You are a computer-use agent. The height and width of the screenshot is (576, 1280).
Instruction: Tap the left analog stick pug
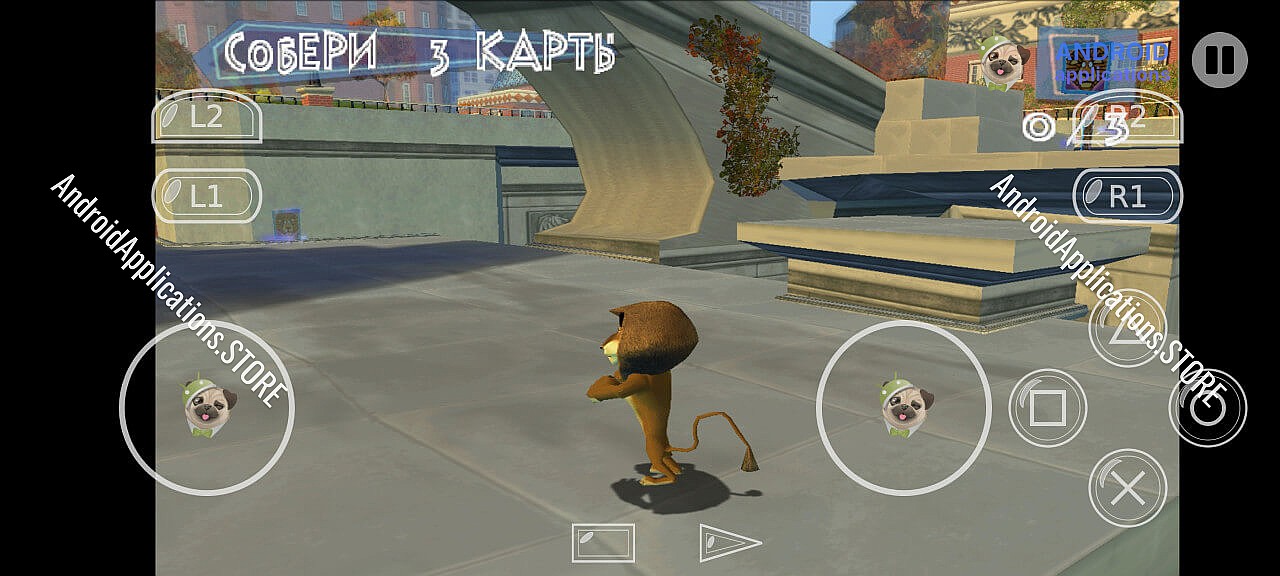tap(208, 407)
